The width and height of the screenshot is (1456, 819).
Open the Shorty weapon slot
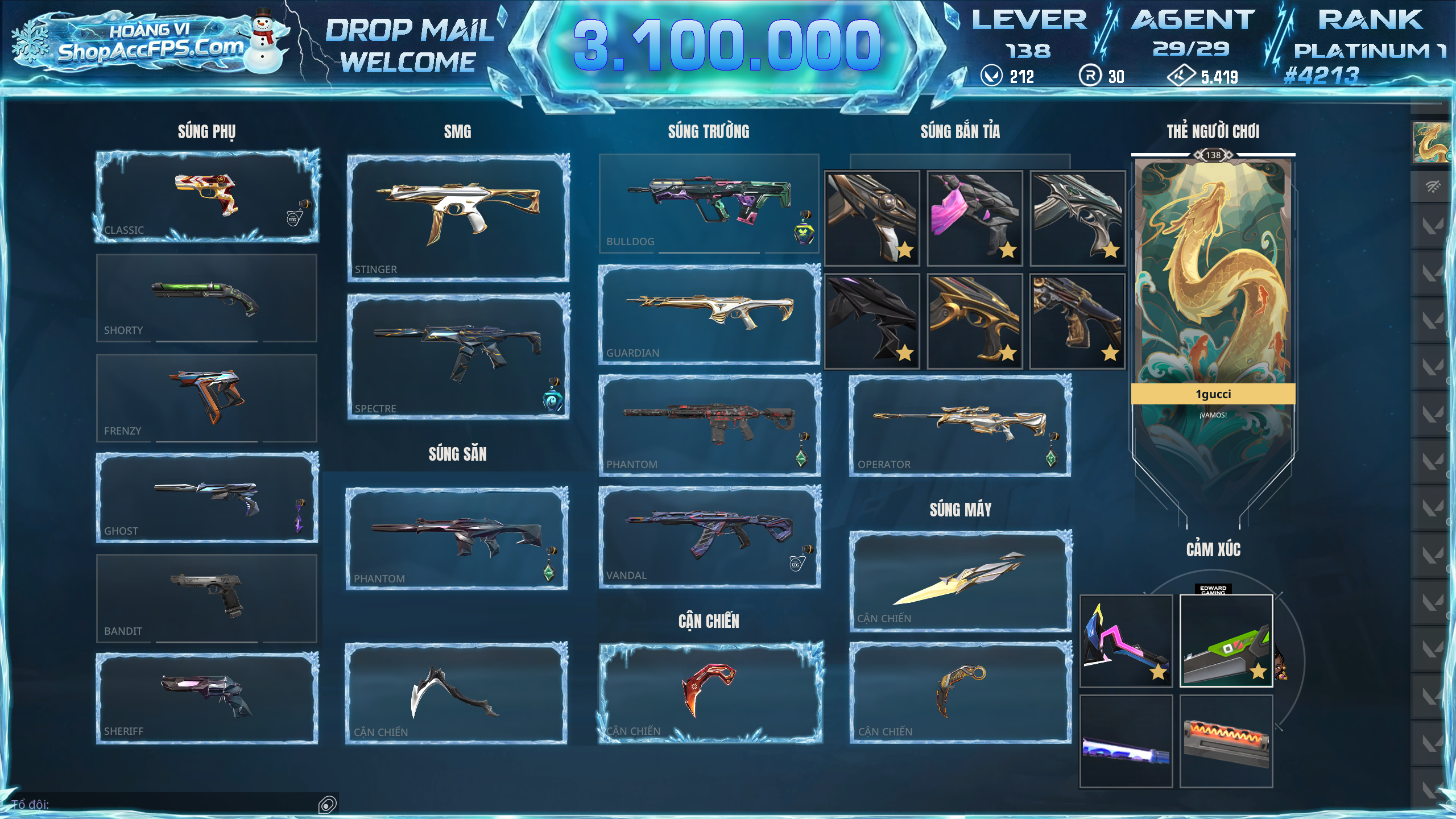206,297
